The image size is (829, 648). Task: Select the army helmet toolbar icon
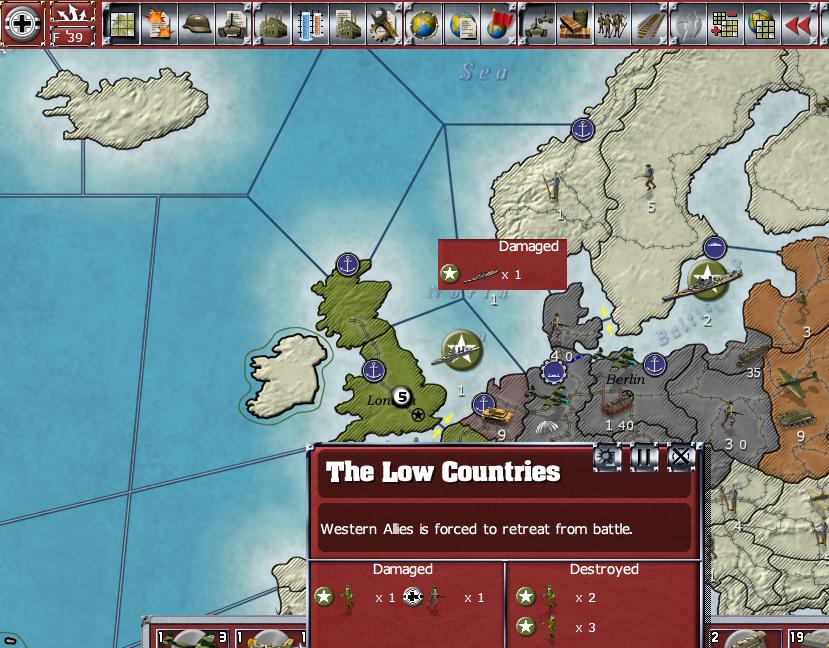(196, 21)
